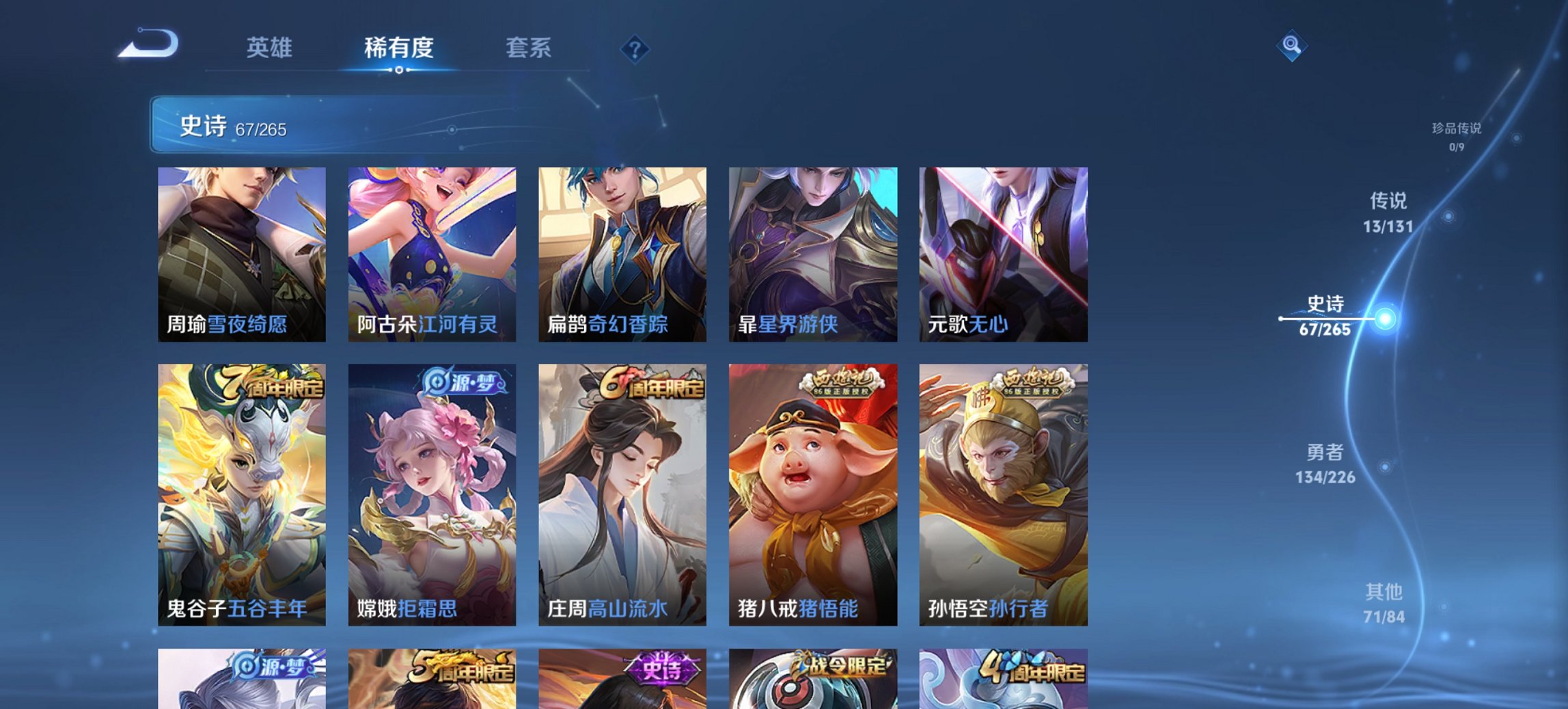This screenshot has height=709, width=1568.
Task: Switch to the 英雄 tab
Action: pos(271,48)
